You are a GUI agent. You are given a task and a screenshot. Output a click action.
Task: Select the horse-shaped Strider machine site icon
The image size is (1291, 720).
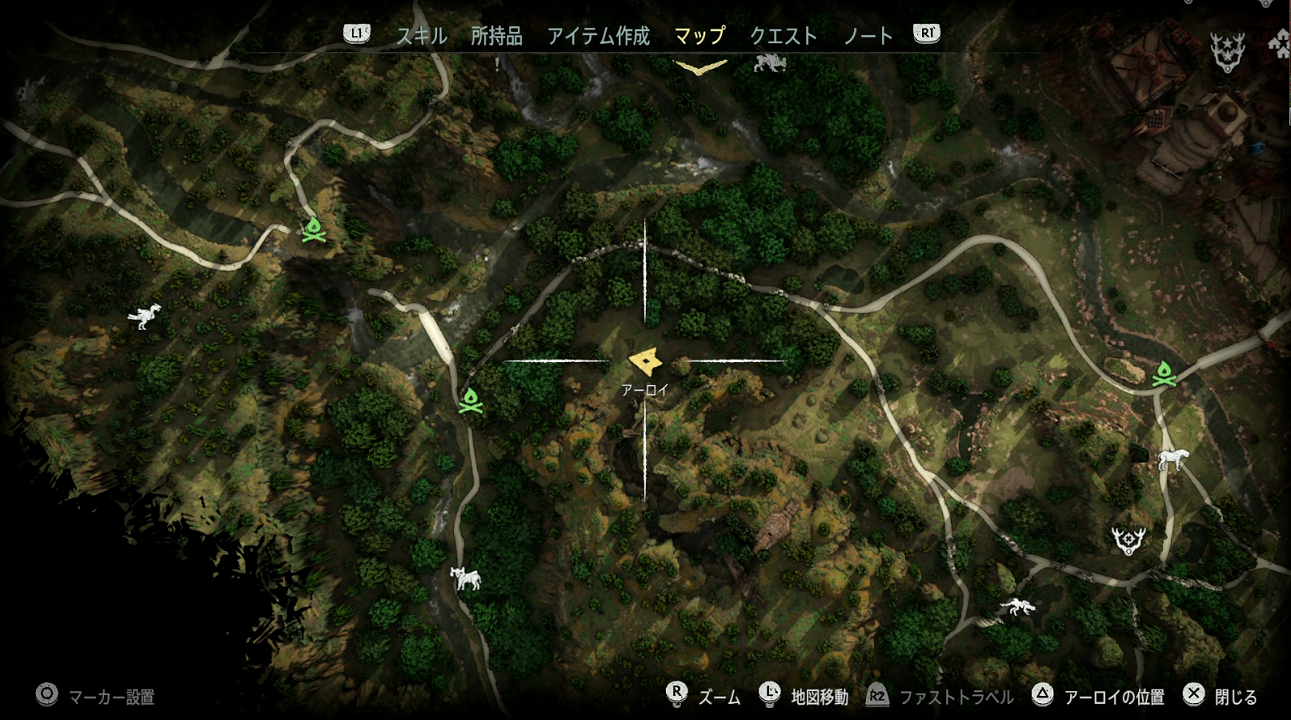pos(1172,459)
